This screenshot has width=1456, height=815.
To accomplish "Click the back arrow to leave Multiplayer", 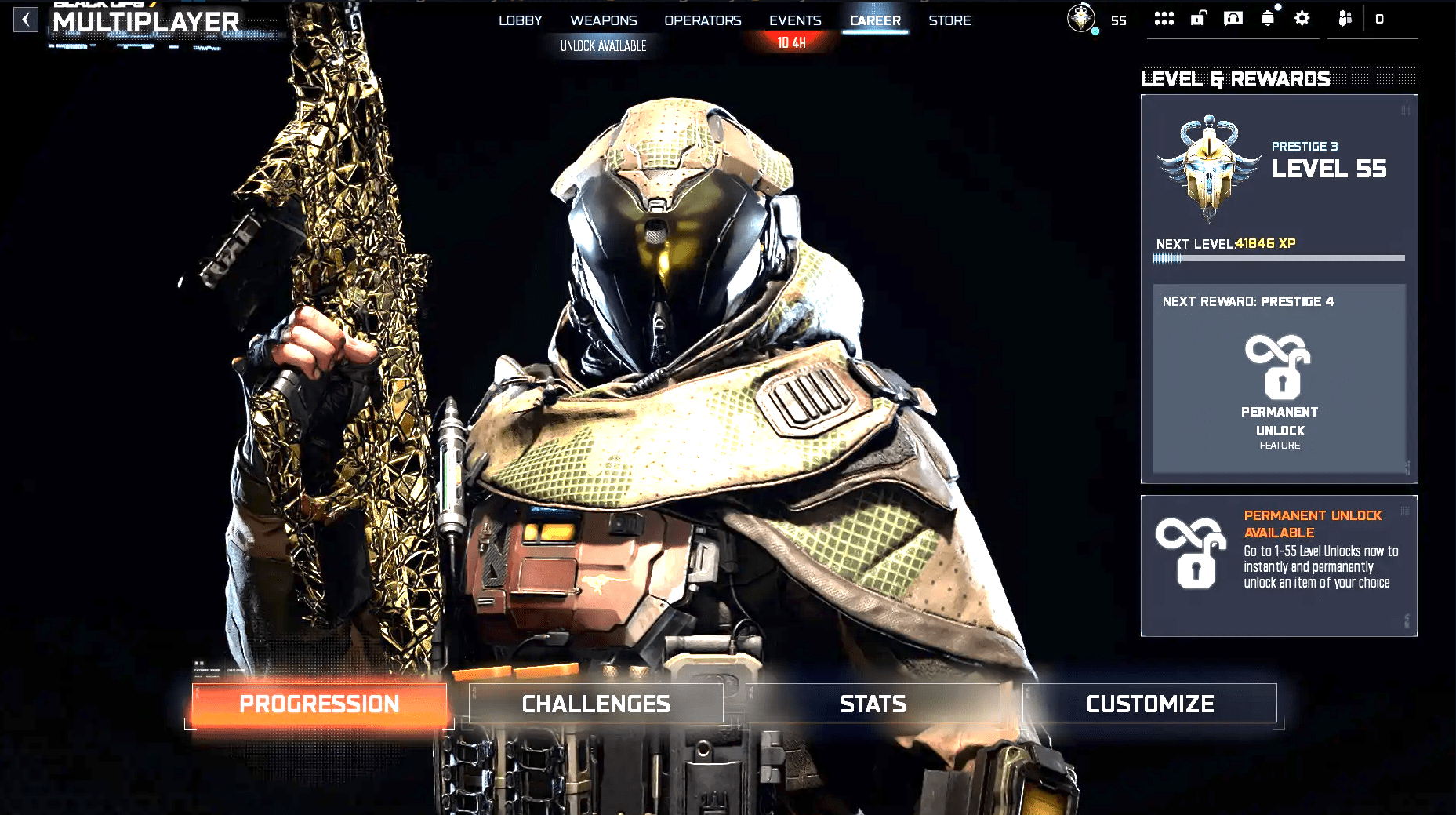I will point(26,20).
